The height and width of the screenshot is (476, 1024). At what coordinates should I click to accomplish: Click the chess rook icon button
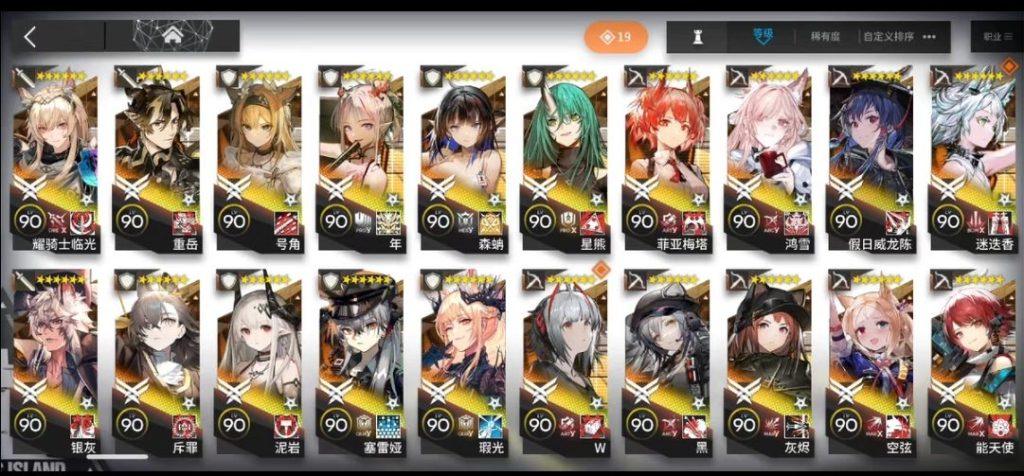coord(699,37)
